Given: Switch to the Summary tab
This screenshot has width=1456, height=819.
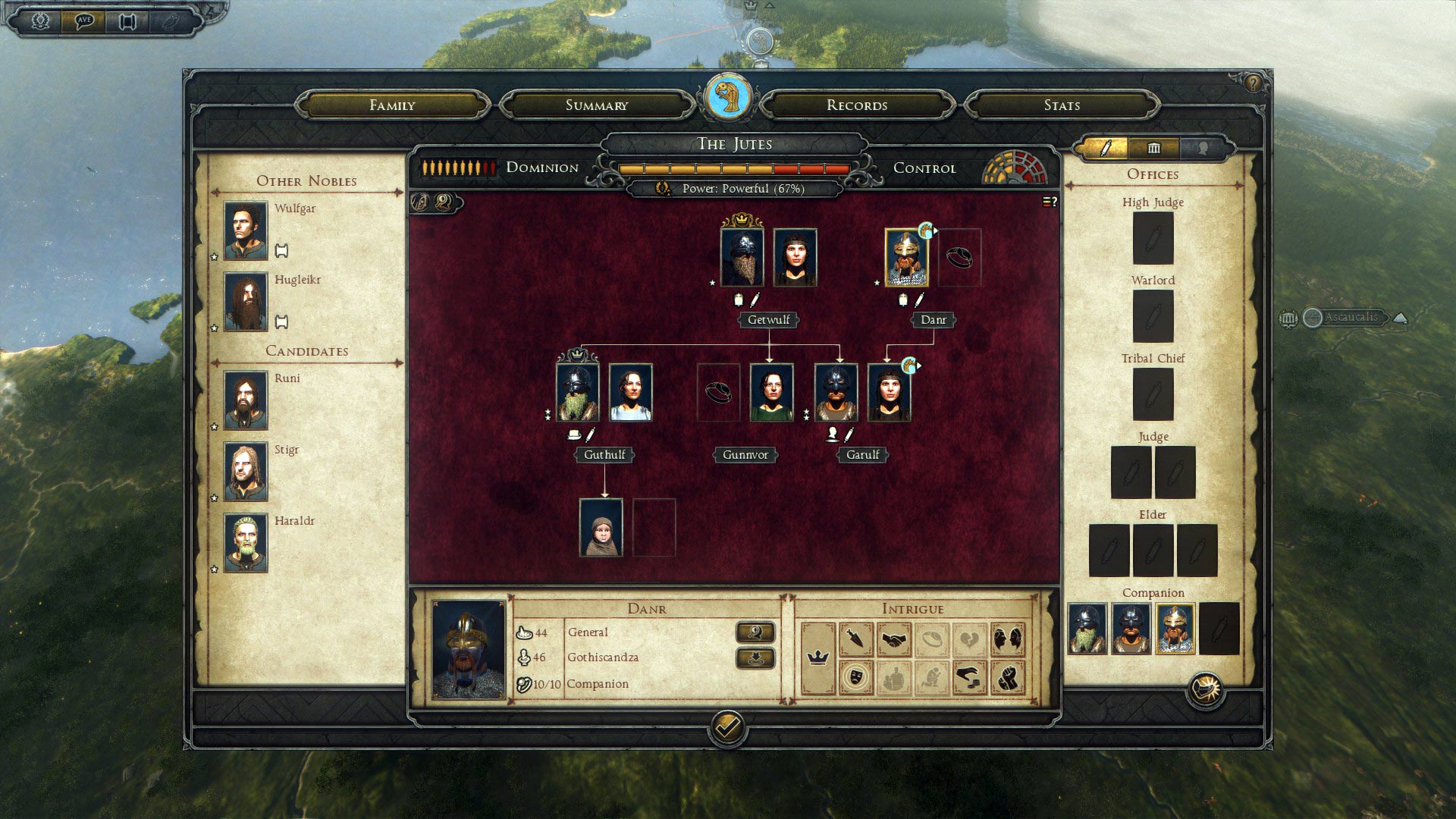Looking at the screenshot, I should tap(597, 105).
